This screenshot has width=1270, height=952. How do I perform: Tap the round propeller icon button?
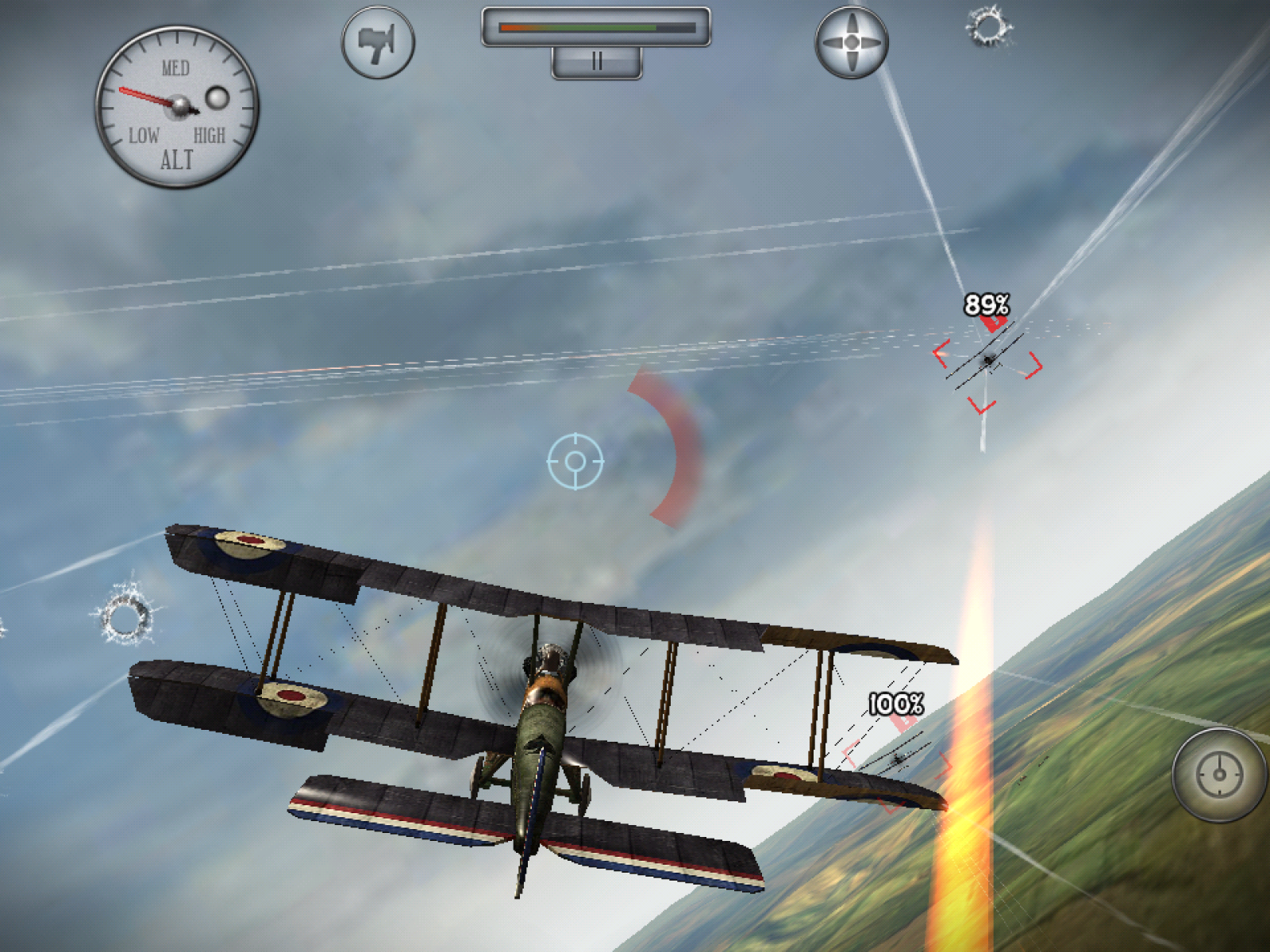pos(852,43)
